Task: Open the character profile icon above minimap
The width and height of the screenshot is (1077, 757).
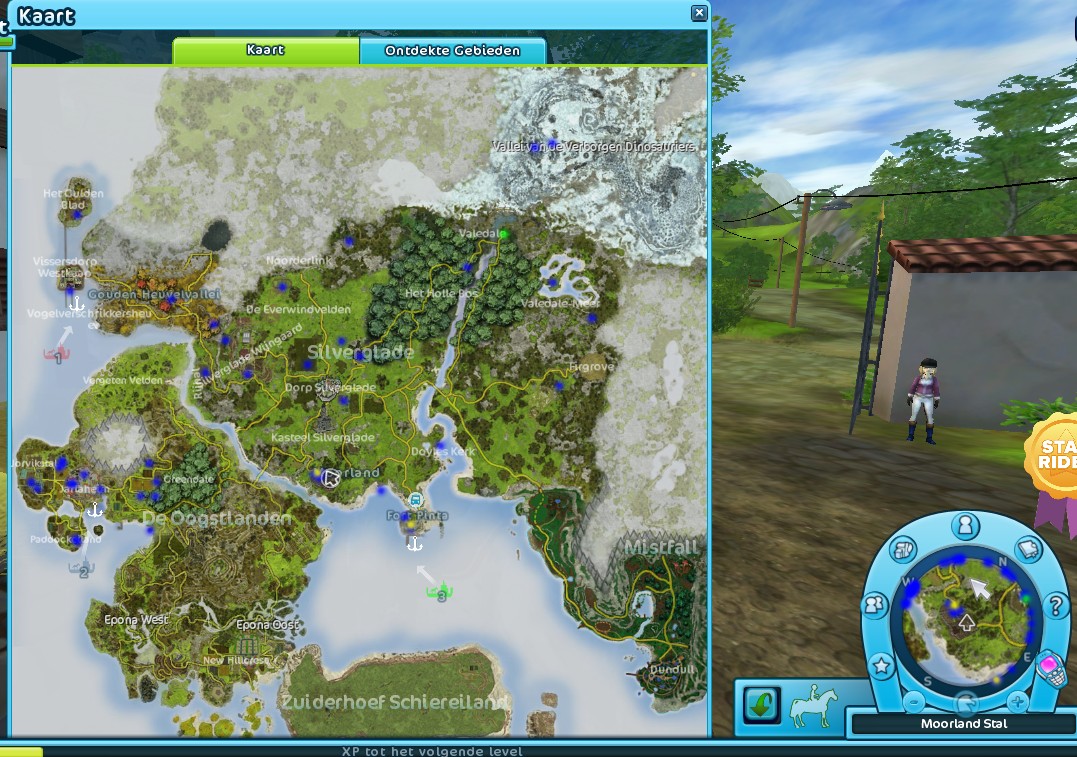Action: [964, 525]
